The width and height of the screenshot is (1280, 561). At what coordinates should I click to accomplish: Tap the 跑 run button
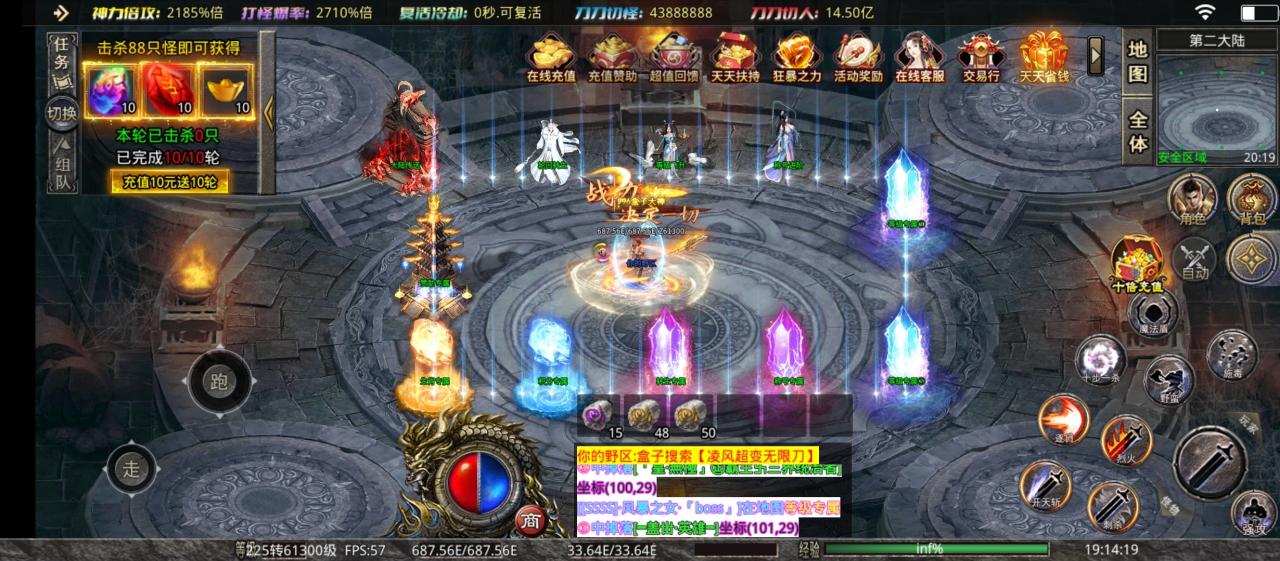pos(219,381)
